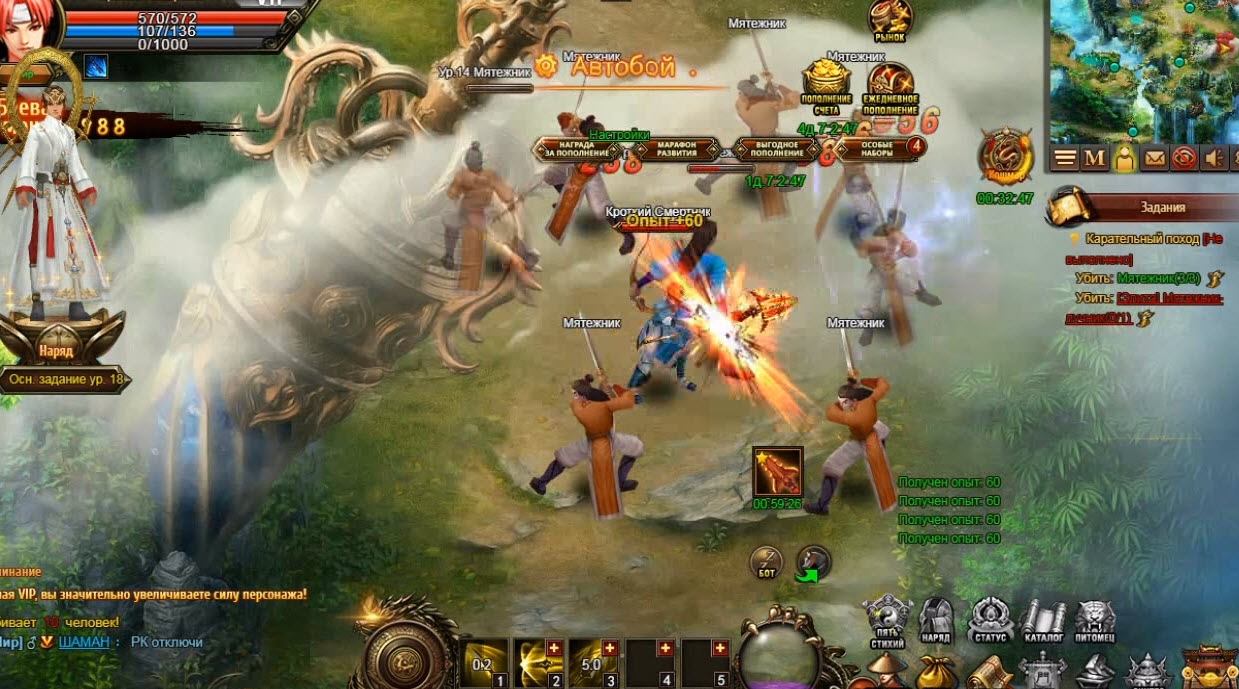
Task: Toggle the red eye hide-players button
Action: click(1184, 158)
